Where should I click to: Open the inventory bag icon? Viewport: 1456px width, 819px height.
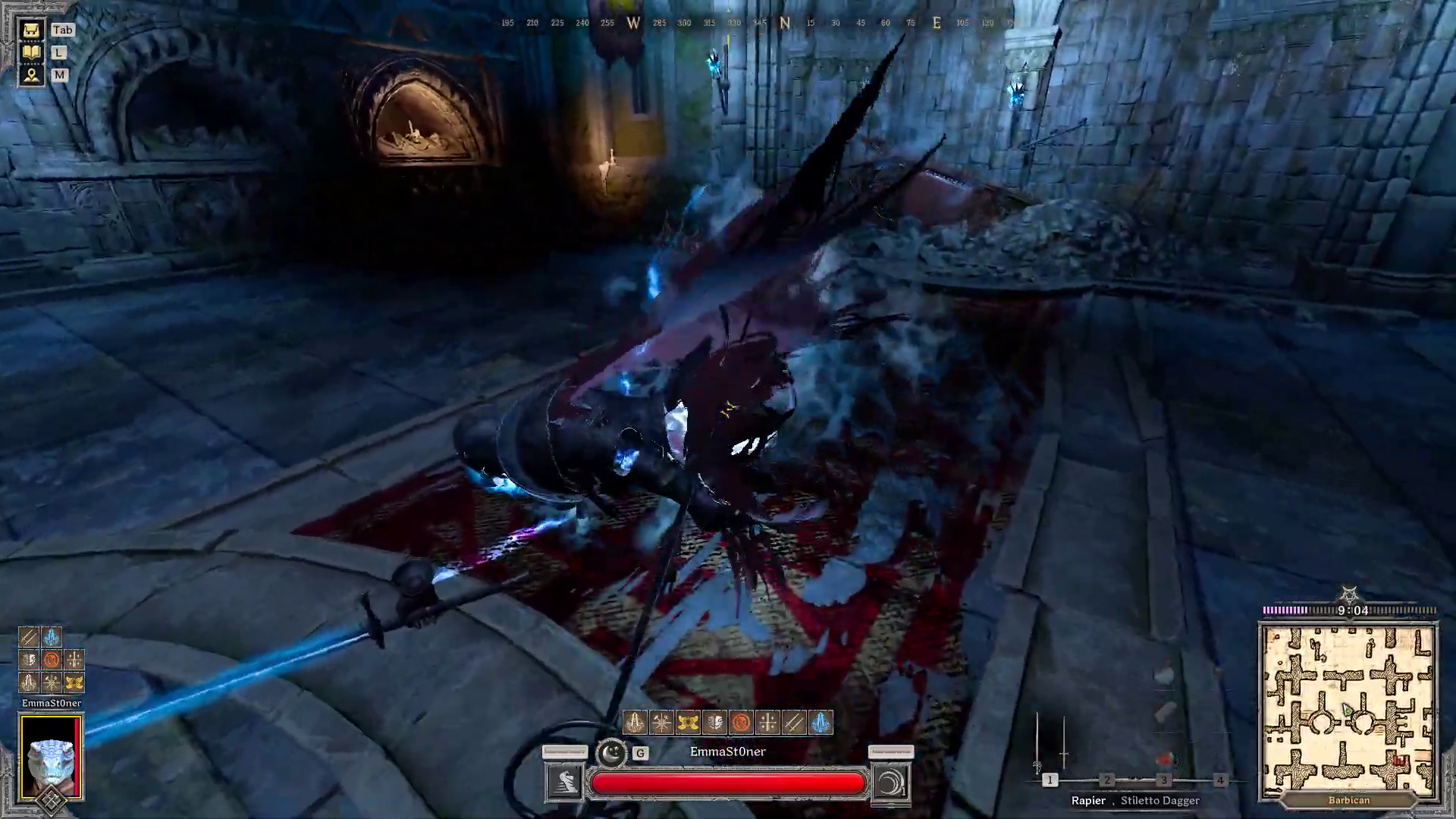(31, 30)
